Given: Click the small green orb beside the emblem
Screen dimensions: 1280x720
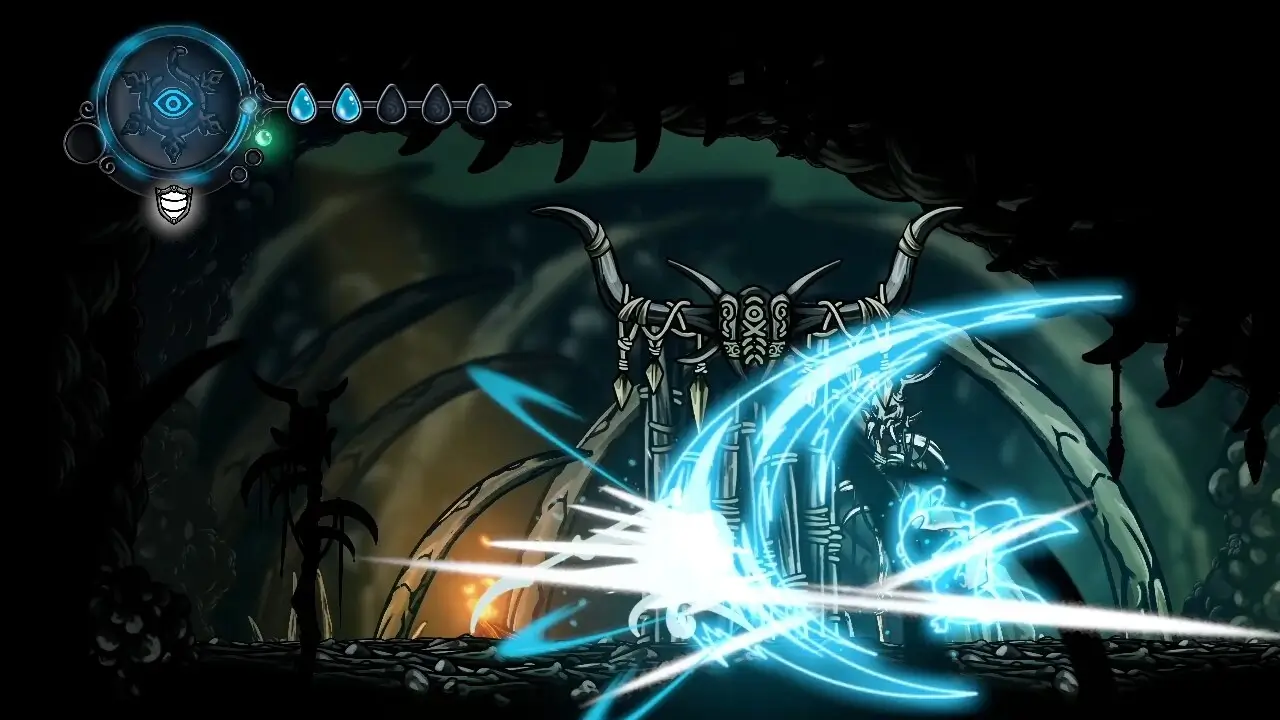Looking at the screenshot, I should [264, 138].
